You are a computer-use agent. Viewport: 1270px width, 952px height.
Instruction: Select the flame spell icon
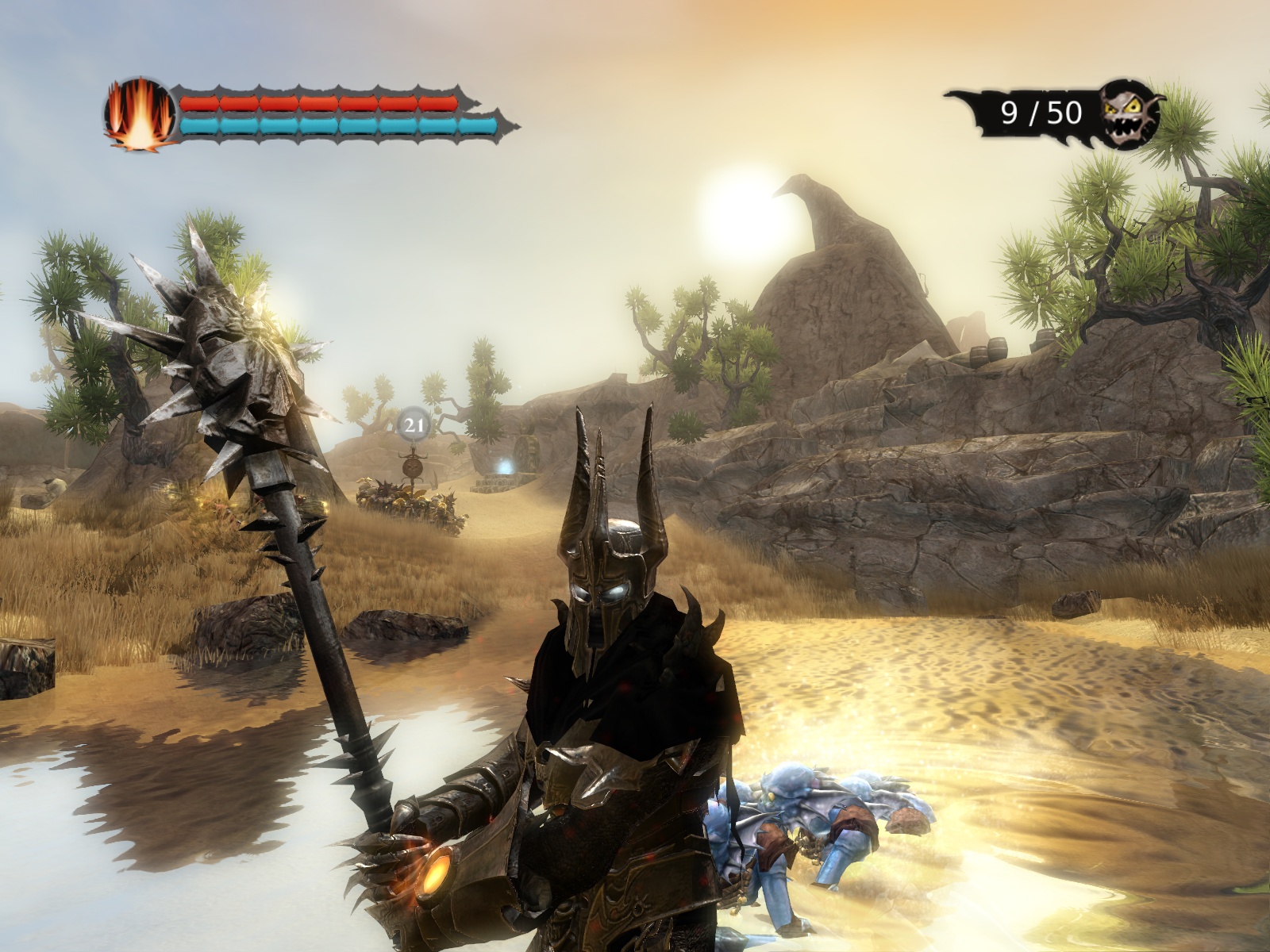tap(139, 113)
